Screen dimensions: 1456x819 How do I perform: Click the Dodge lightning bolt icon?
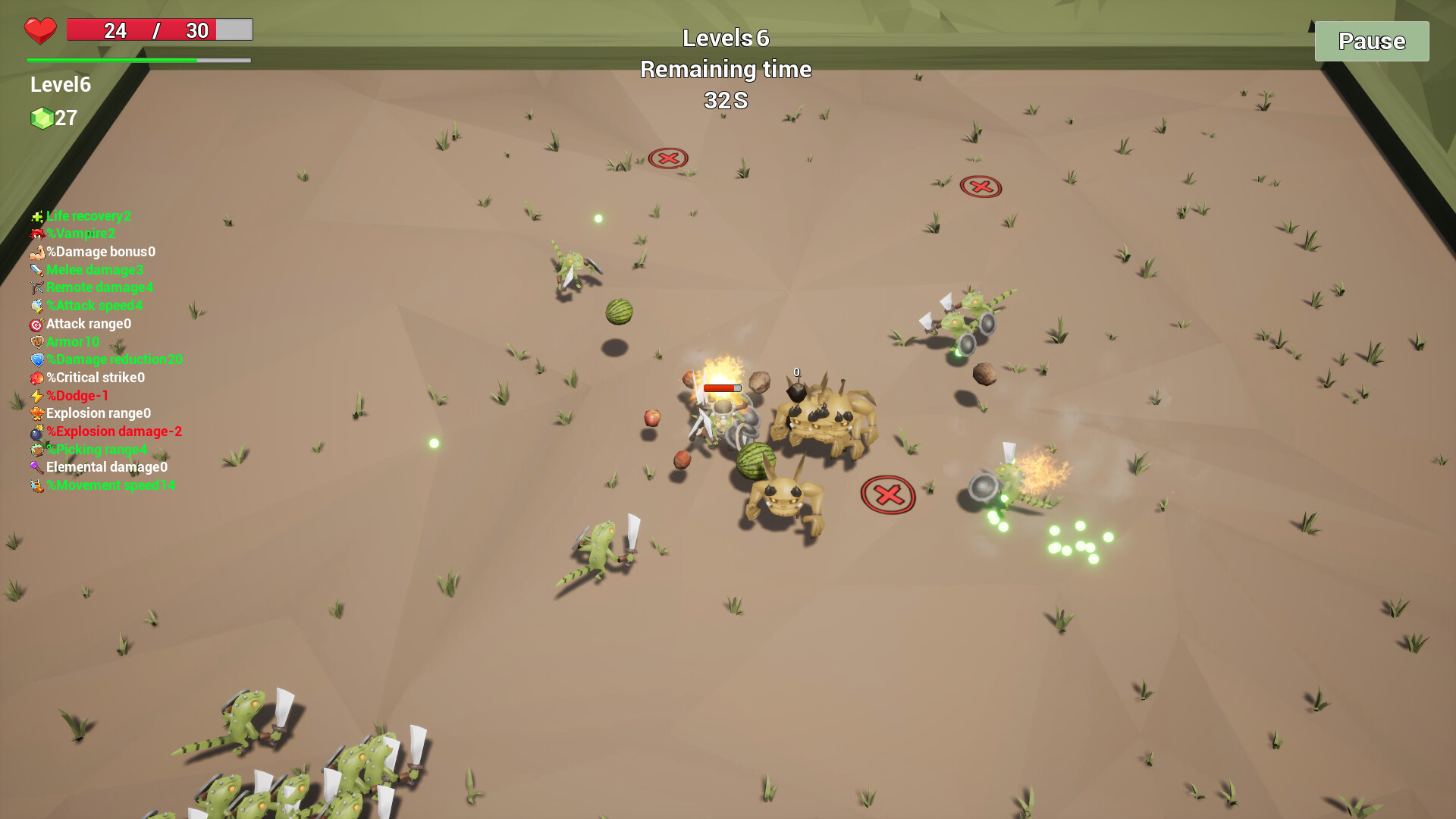36,396
